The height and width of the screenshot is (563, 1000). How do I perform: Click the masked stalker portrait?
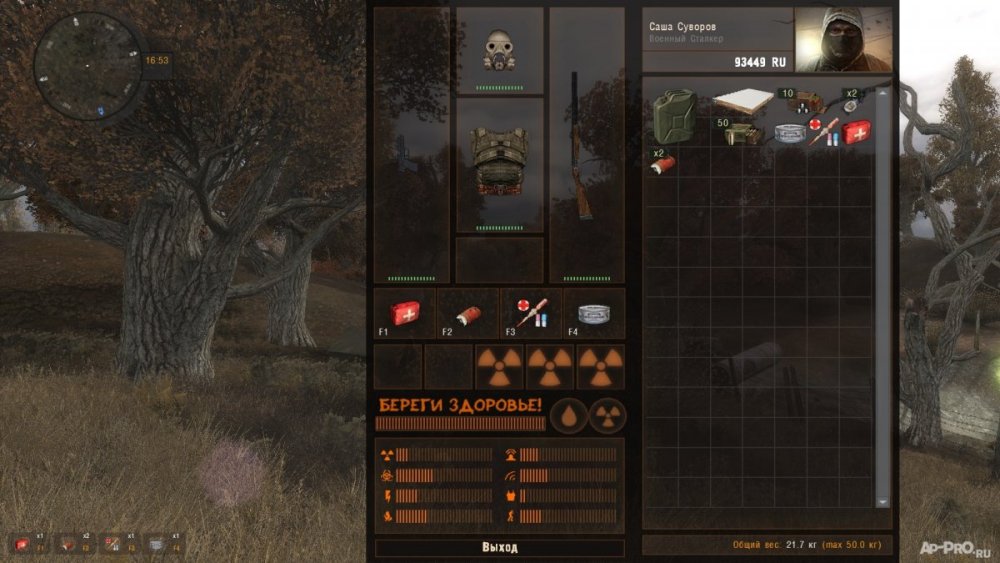(x=843, y=40)
